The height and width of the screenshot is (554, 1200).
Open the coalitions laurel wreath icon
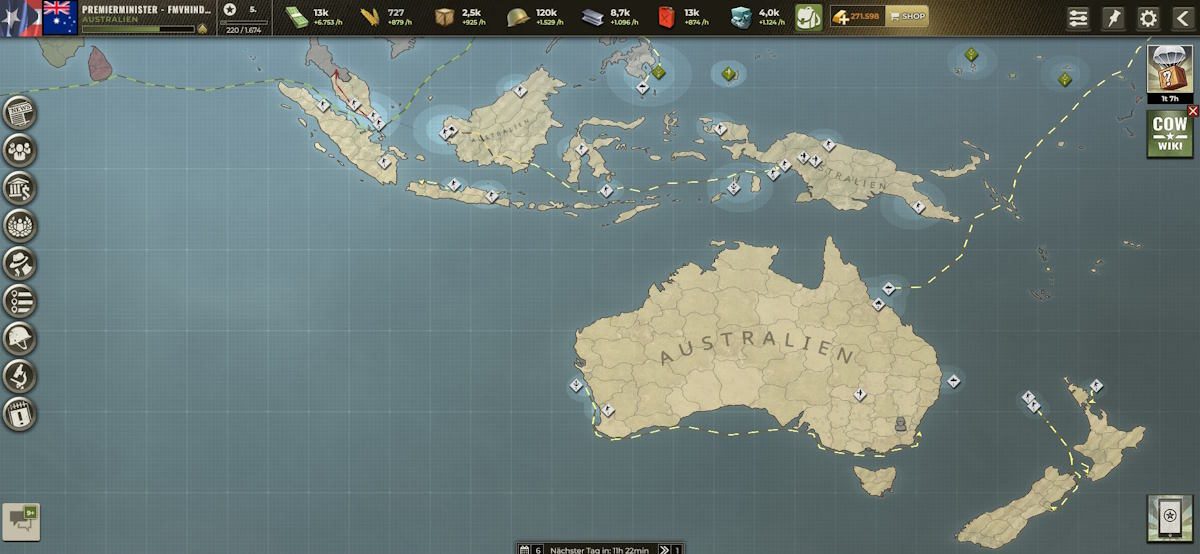[x=19, y=226]
